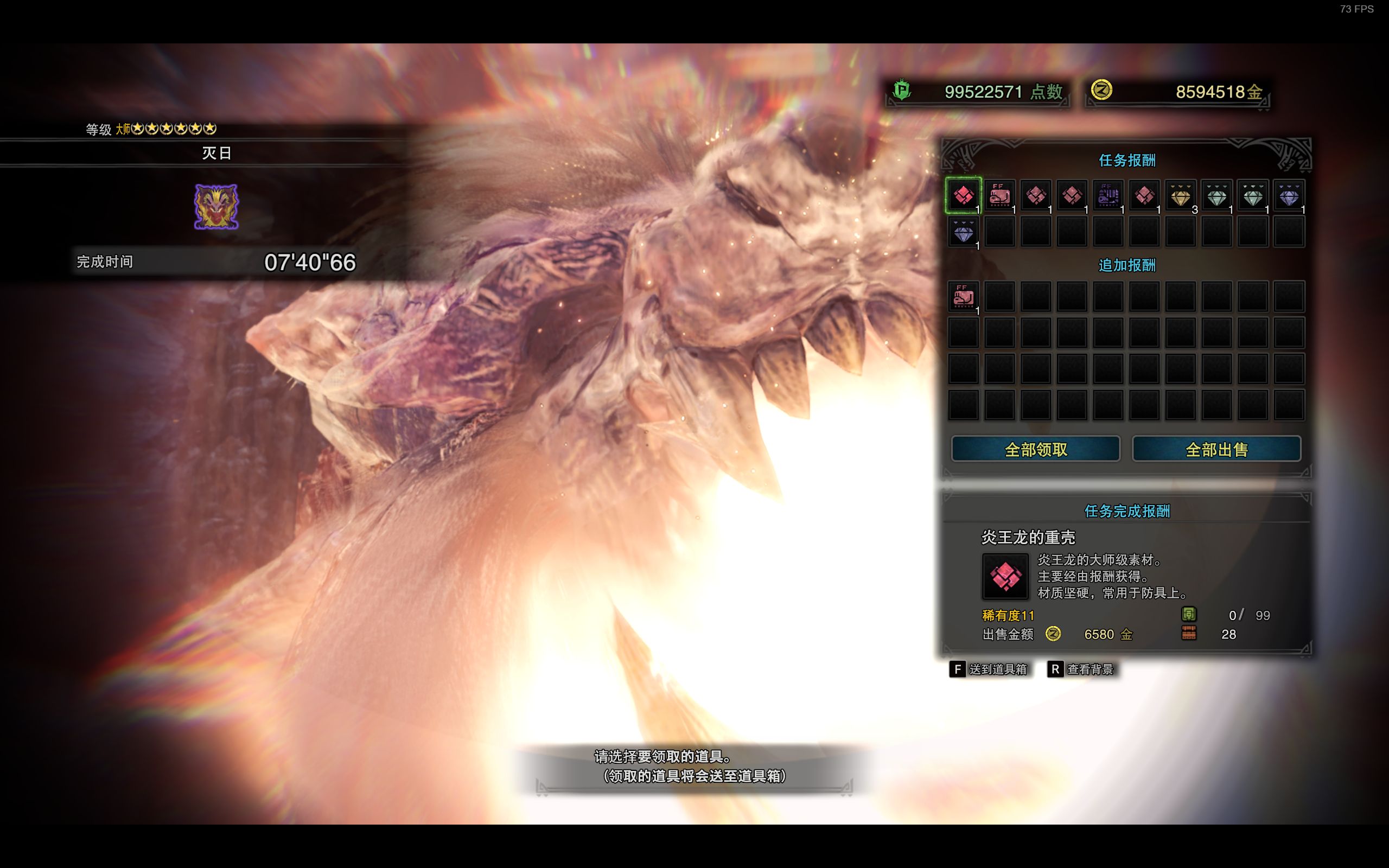
Task: Select the gold gem with quantity 3
Action: (x=1180, y=196)
